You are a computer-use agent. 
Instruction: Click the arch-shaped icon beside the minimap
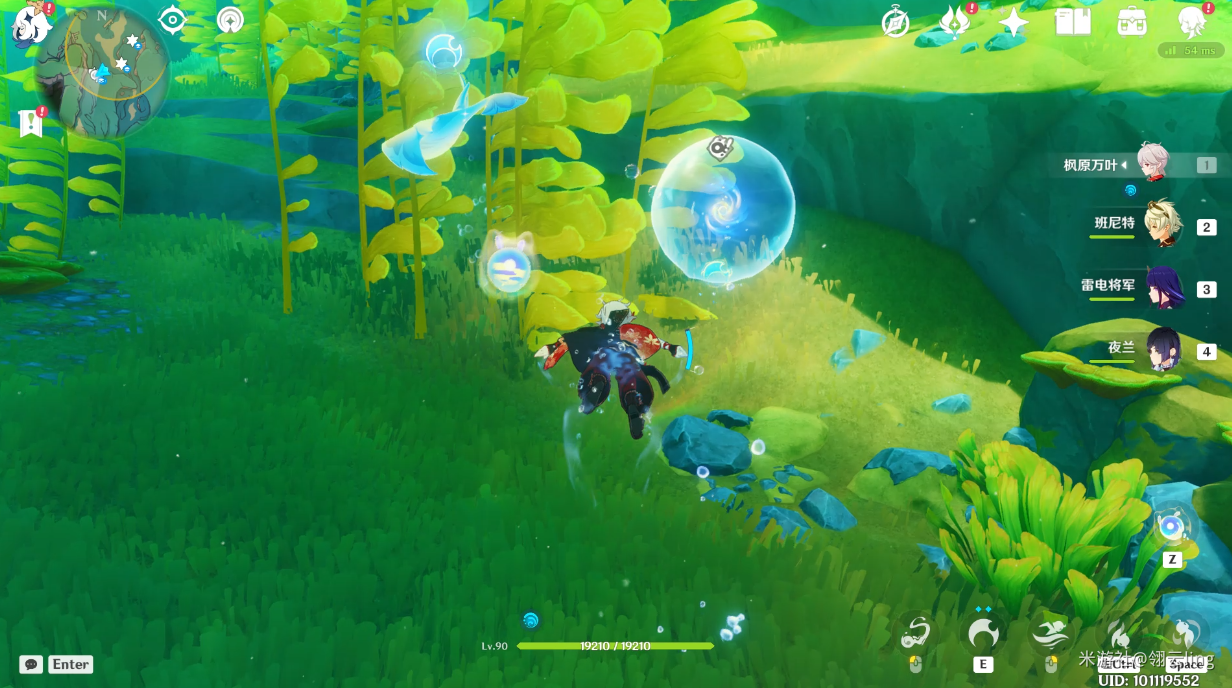(x=230, y=20)
